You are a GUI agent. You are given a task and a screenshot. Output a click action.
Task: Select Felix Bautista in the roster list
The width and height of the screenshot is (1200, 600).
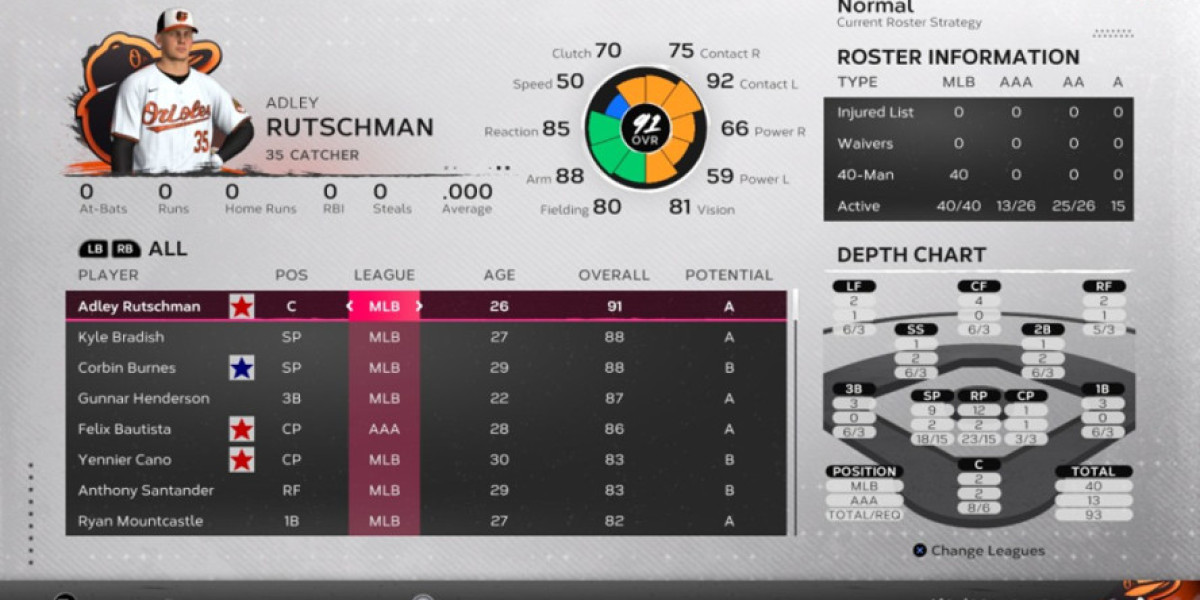(125, 429)
